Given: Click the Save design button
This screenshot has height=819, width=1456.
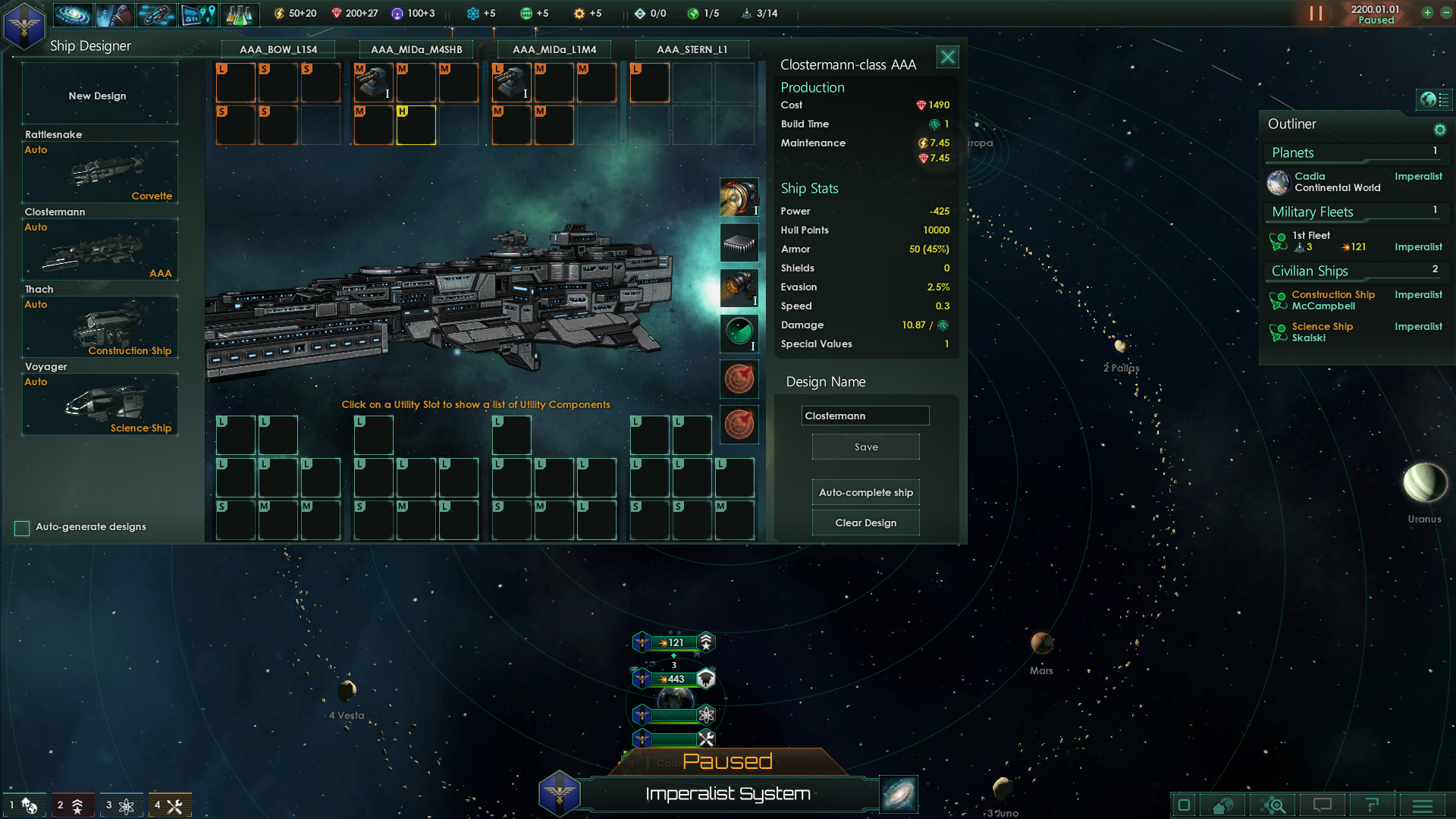Looking at the screenshot, I should [865, 447].
